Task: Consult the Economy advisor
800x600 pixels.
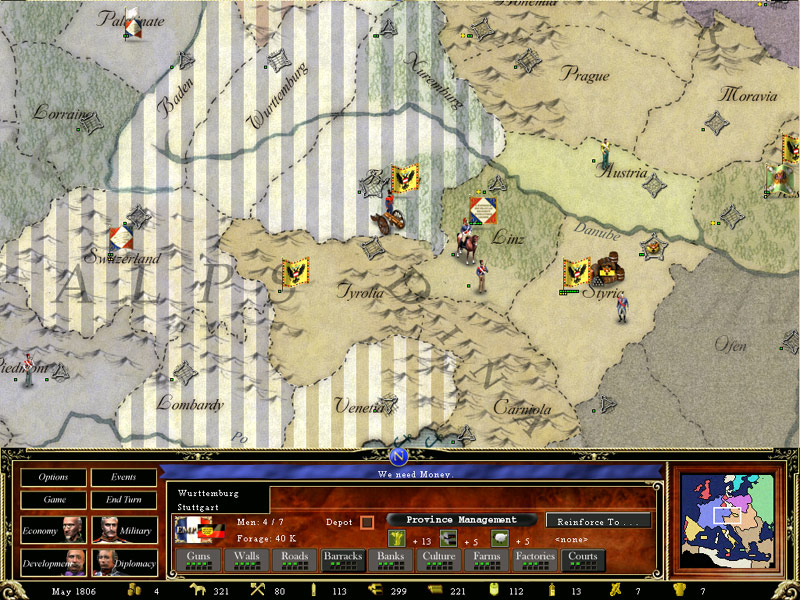Action: click(54, 530)
